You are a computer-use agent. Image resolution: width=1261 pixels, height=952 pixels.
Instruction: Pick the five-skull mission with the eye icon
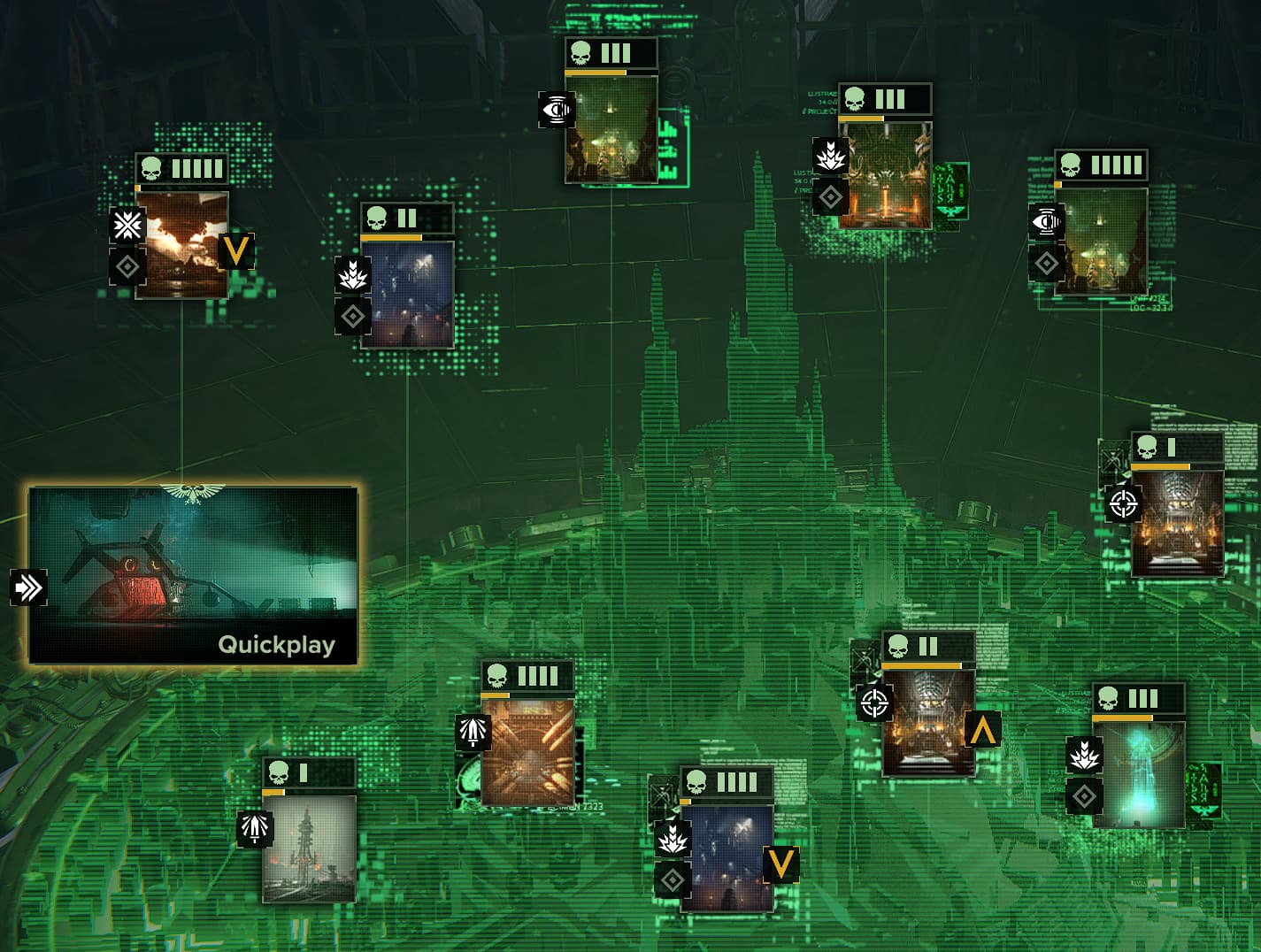pyautogui.click(x=1101, y=241)
